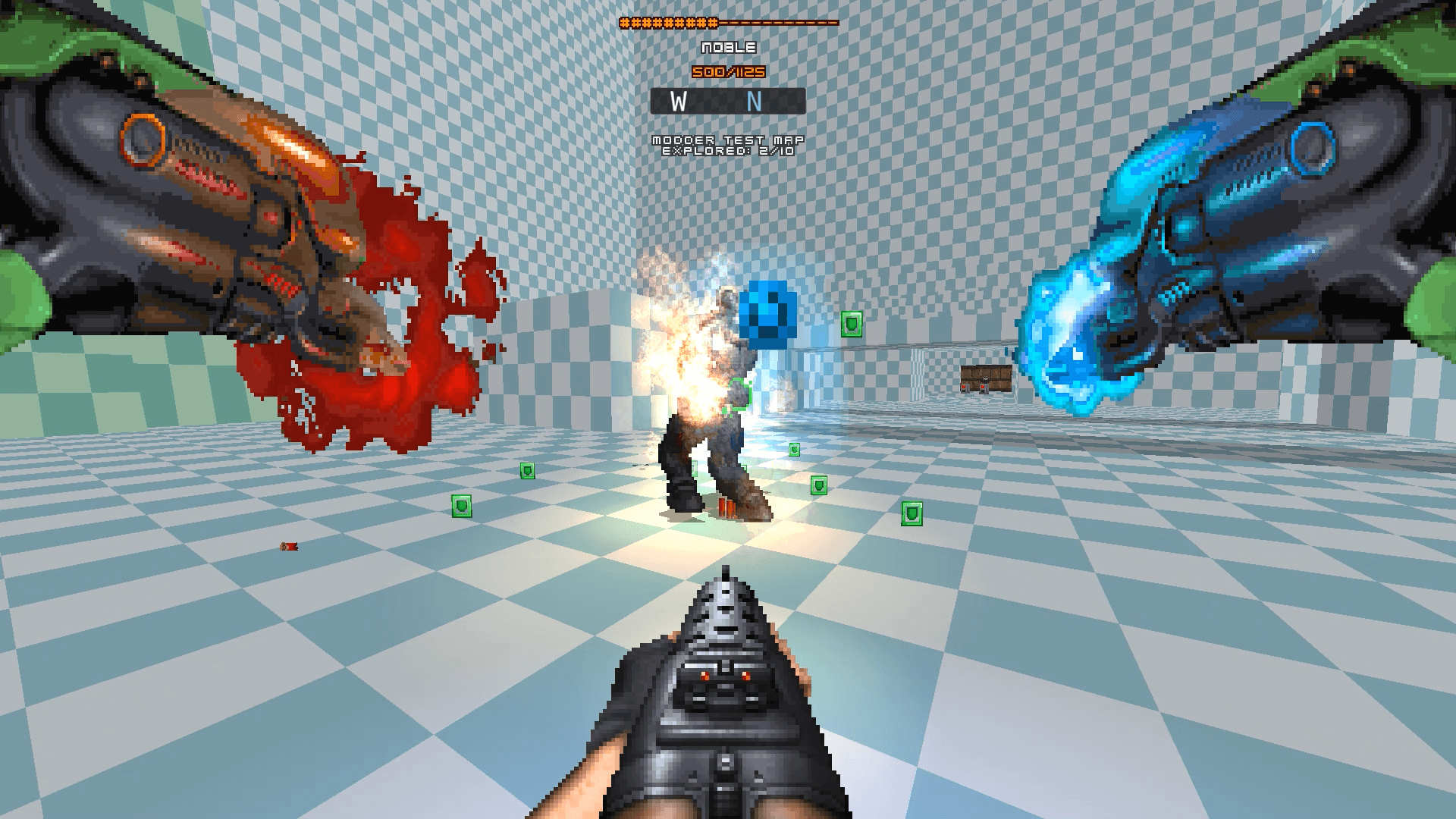Expand the MODDER TEST MAP label

coord(728,140)
